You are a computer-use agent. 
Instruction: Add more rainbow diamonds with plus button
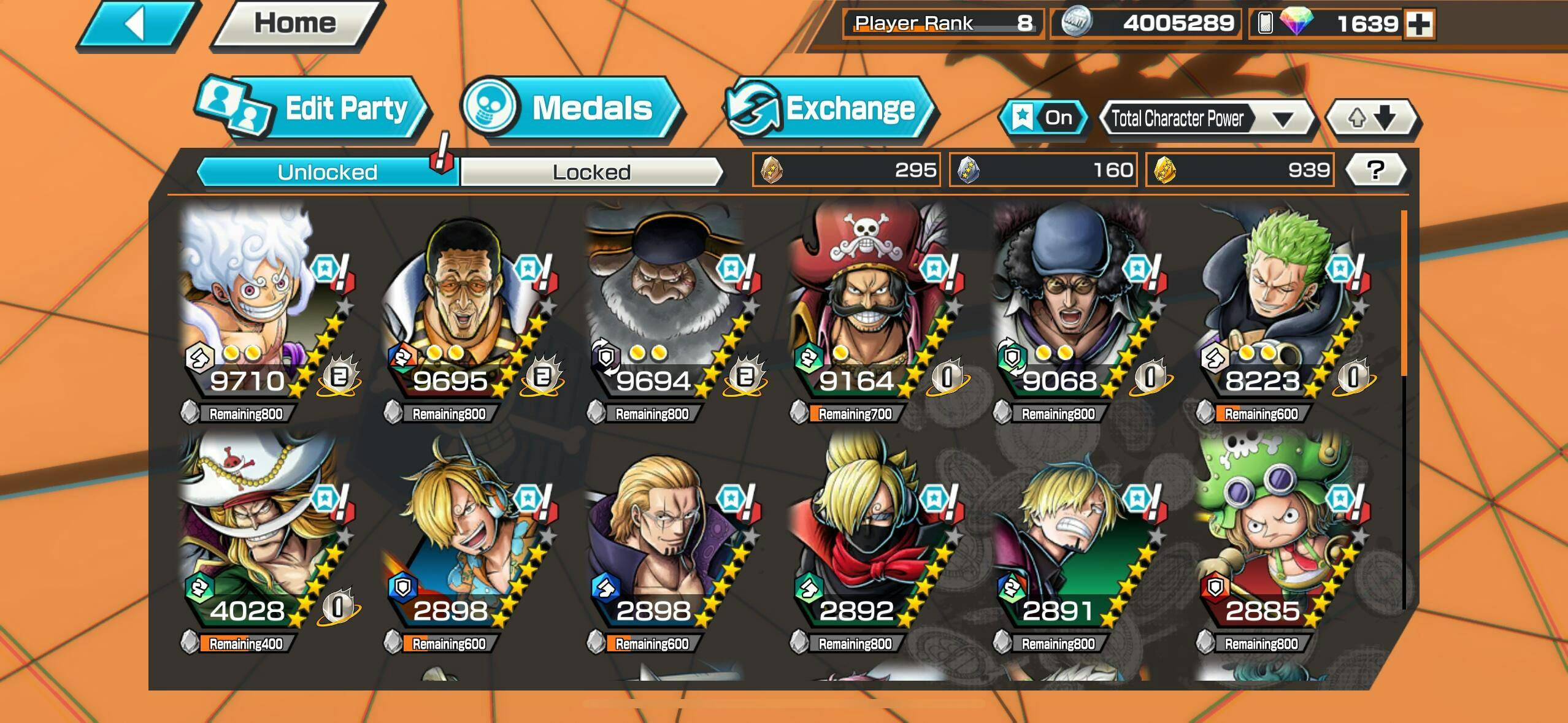click(1420, 25)
